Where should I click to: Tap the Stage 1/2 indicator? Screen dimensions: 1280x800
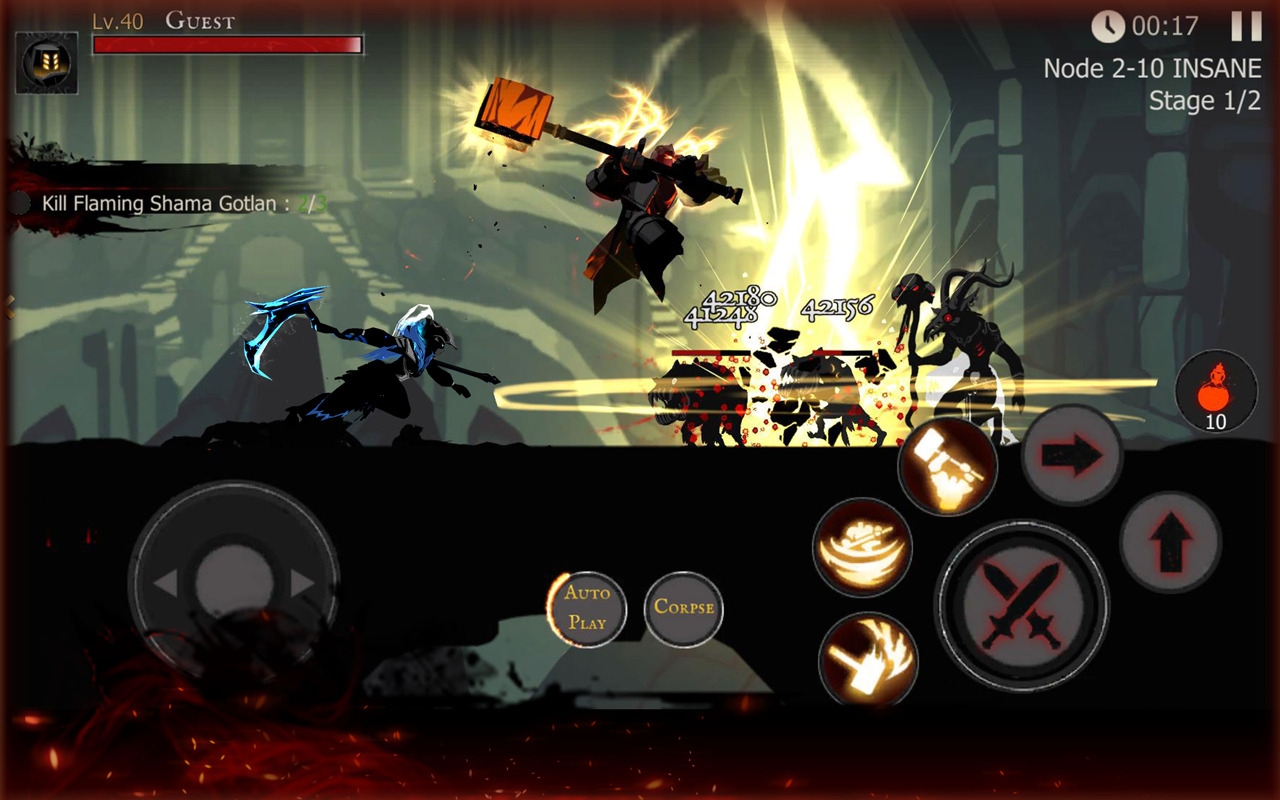tap(1205, 100)
